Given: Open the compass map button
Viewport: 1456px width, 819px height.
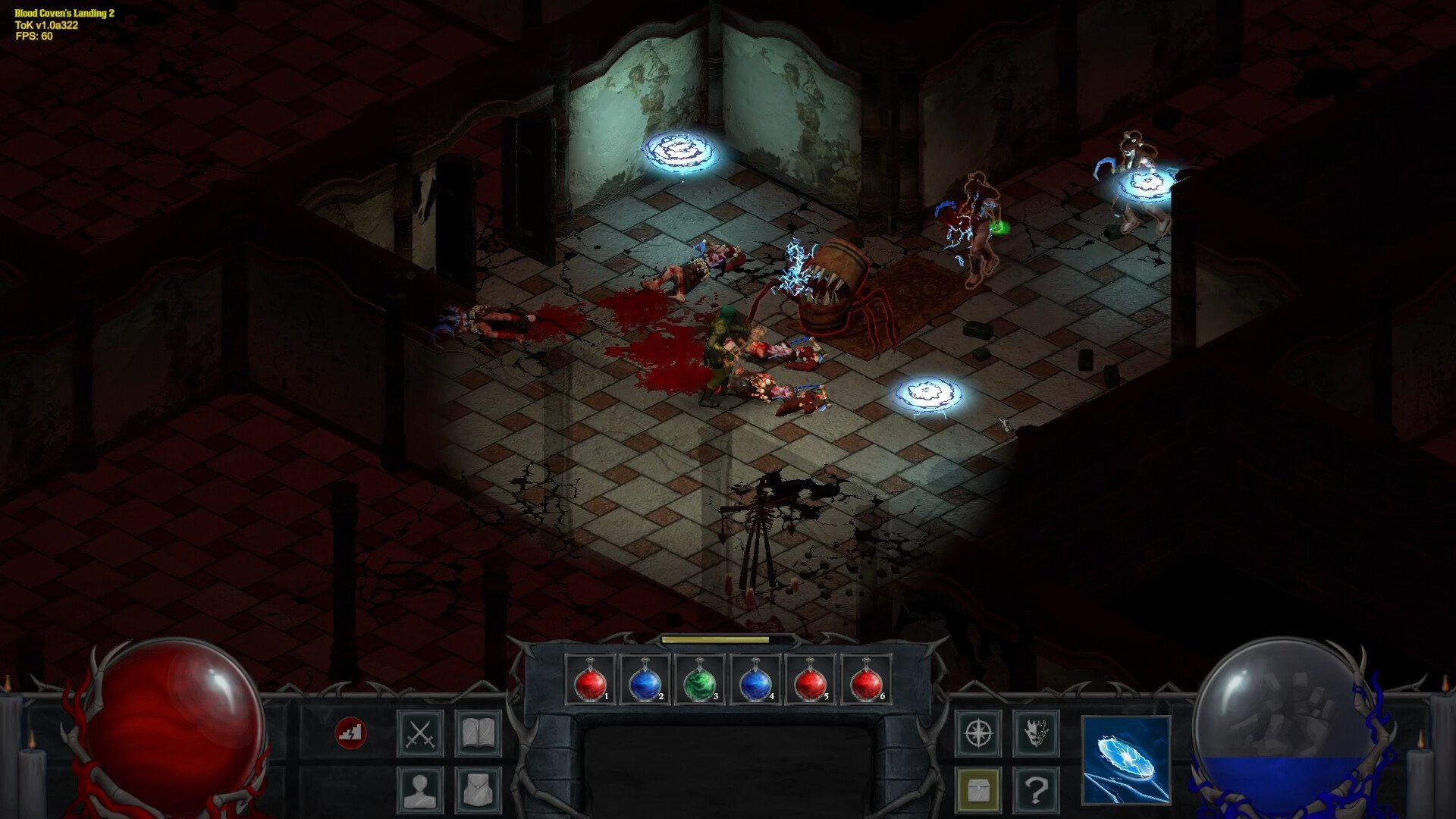Looking at the screenshot, I should pyautogui.click(x=978, y=733).
